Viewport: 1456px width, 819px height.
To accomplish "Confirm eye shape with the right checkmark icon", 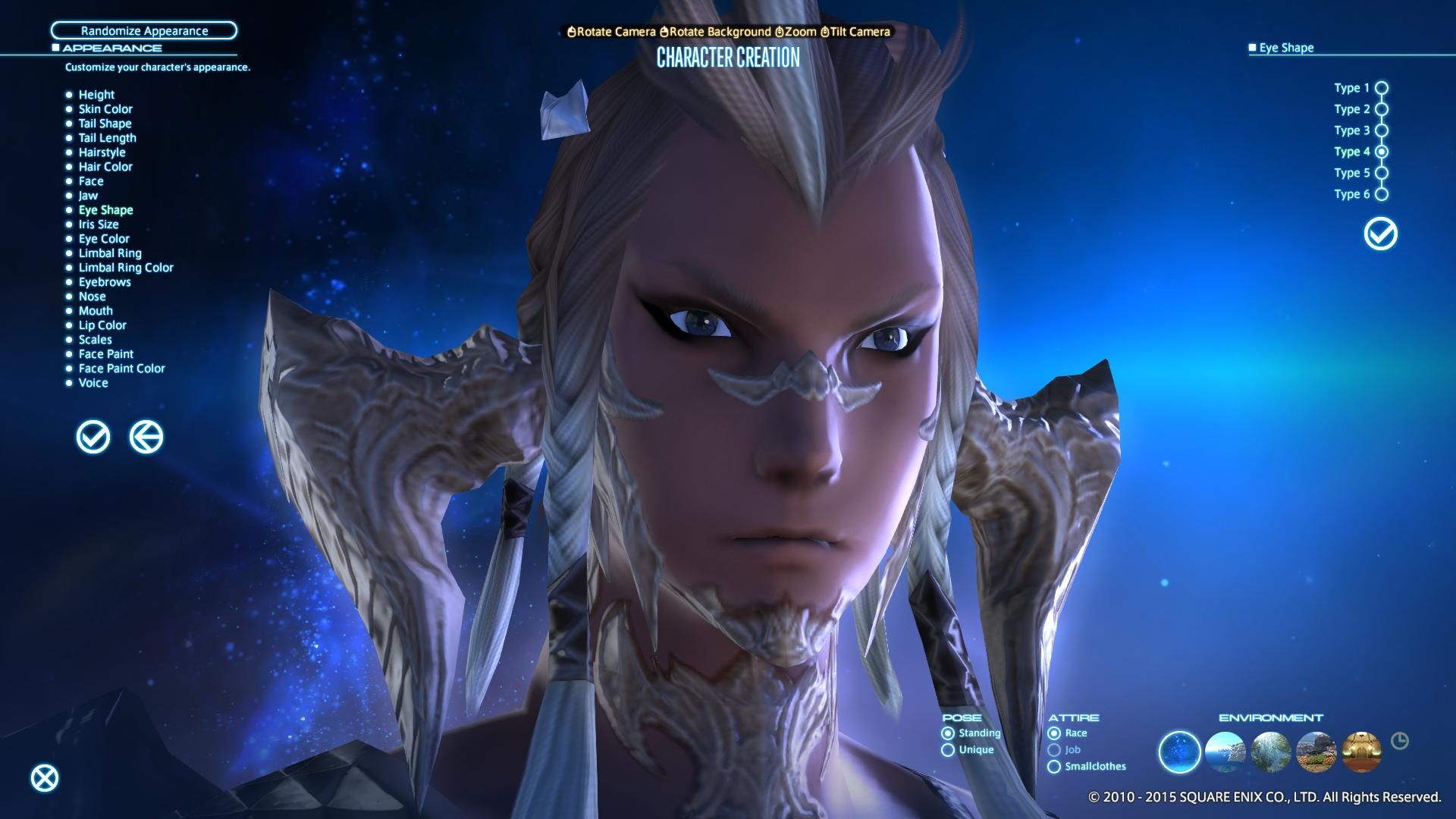I will pyautogui.click(x=1379, y=234).
